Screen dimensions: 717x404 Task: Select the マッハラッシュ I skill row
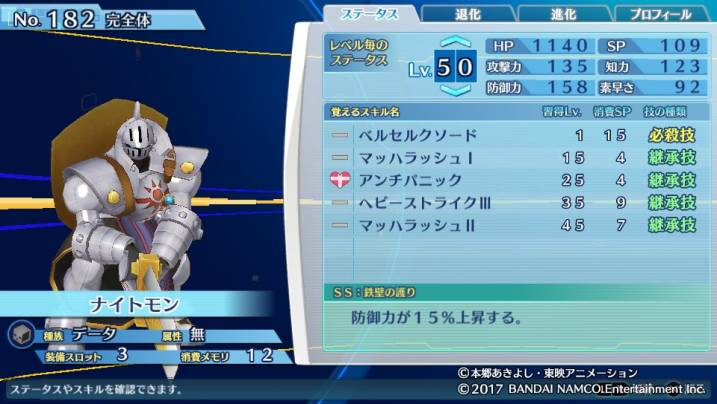[512, 158]
